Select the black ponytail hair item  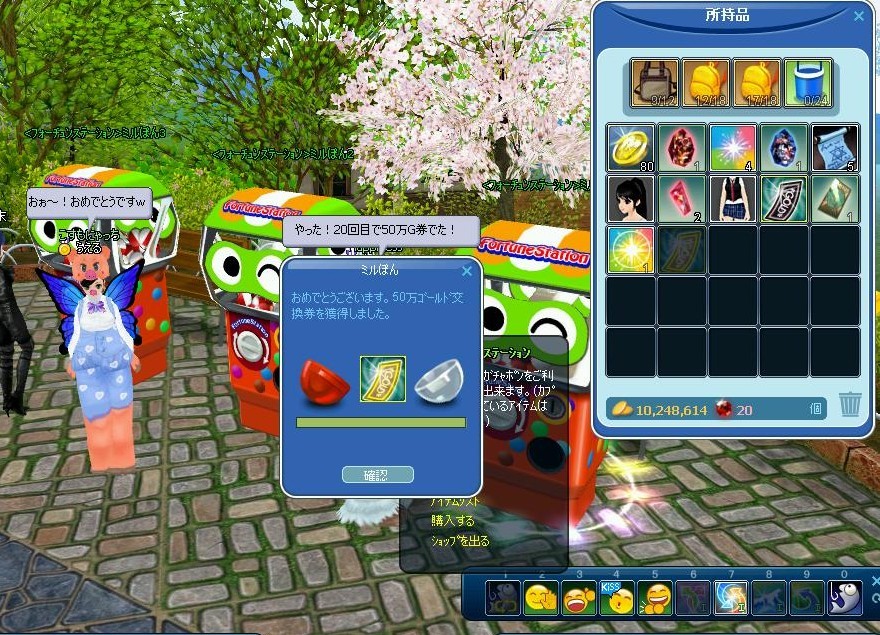[x=630, y=198]
